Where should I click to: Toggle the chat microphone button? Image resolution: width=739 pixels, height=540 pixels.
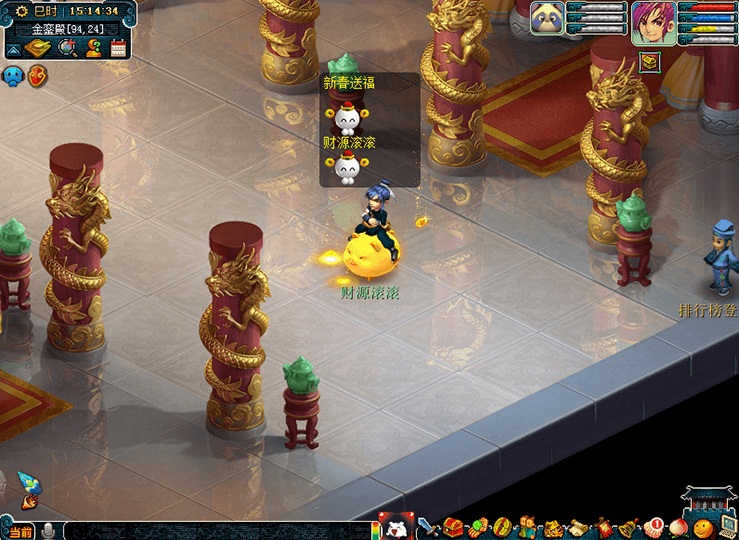click(48, 530)
